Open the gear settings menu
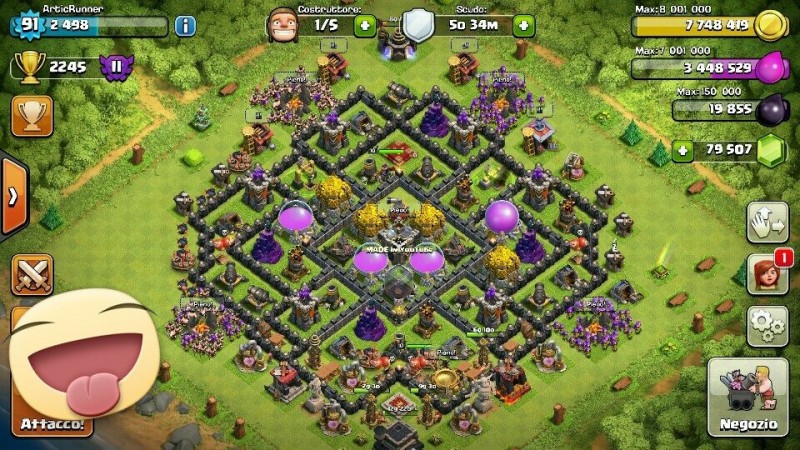The height and width of the screenshot is (450, 800). [x=766, y=326]
